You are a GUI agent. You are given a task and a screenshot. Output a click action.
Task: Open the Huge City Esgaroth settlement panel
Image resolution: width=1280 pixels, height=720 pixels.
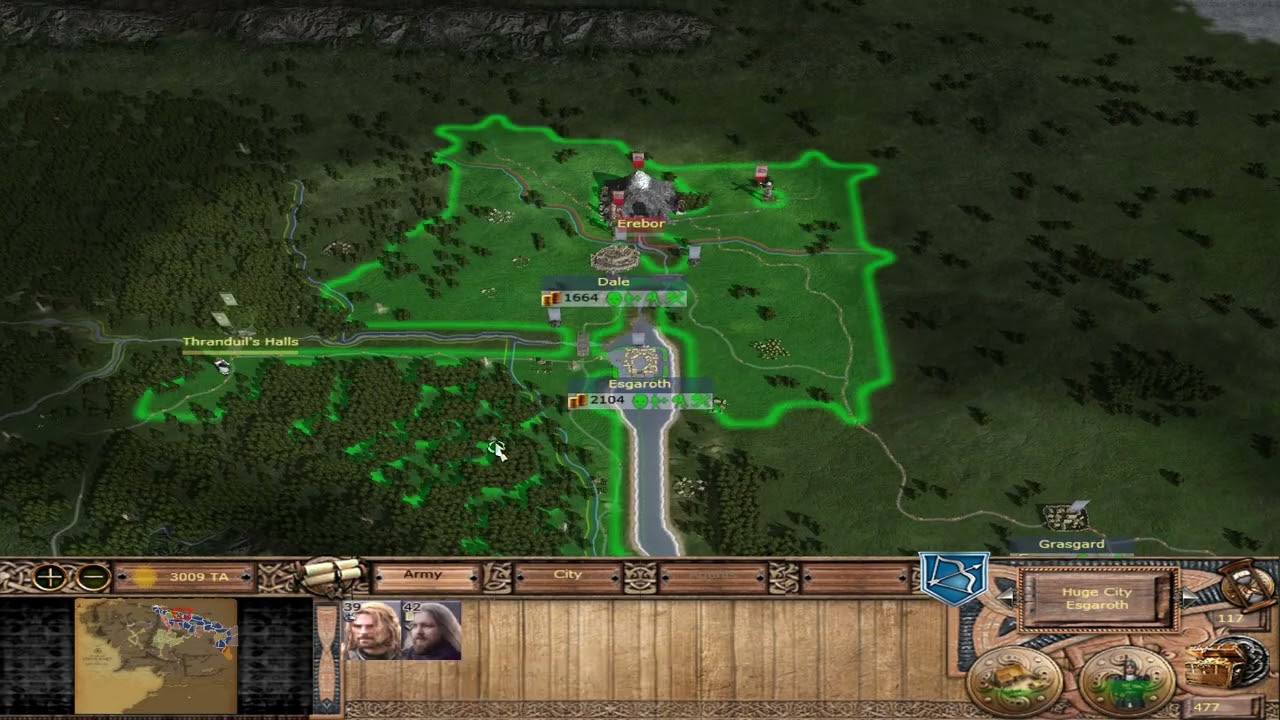(x=1097, y=598)
